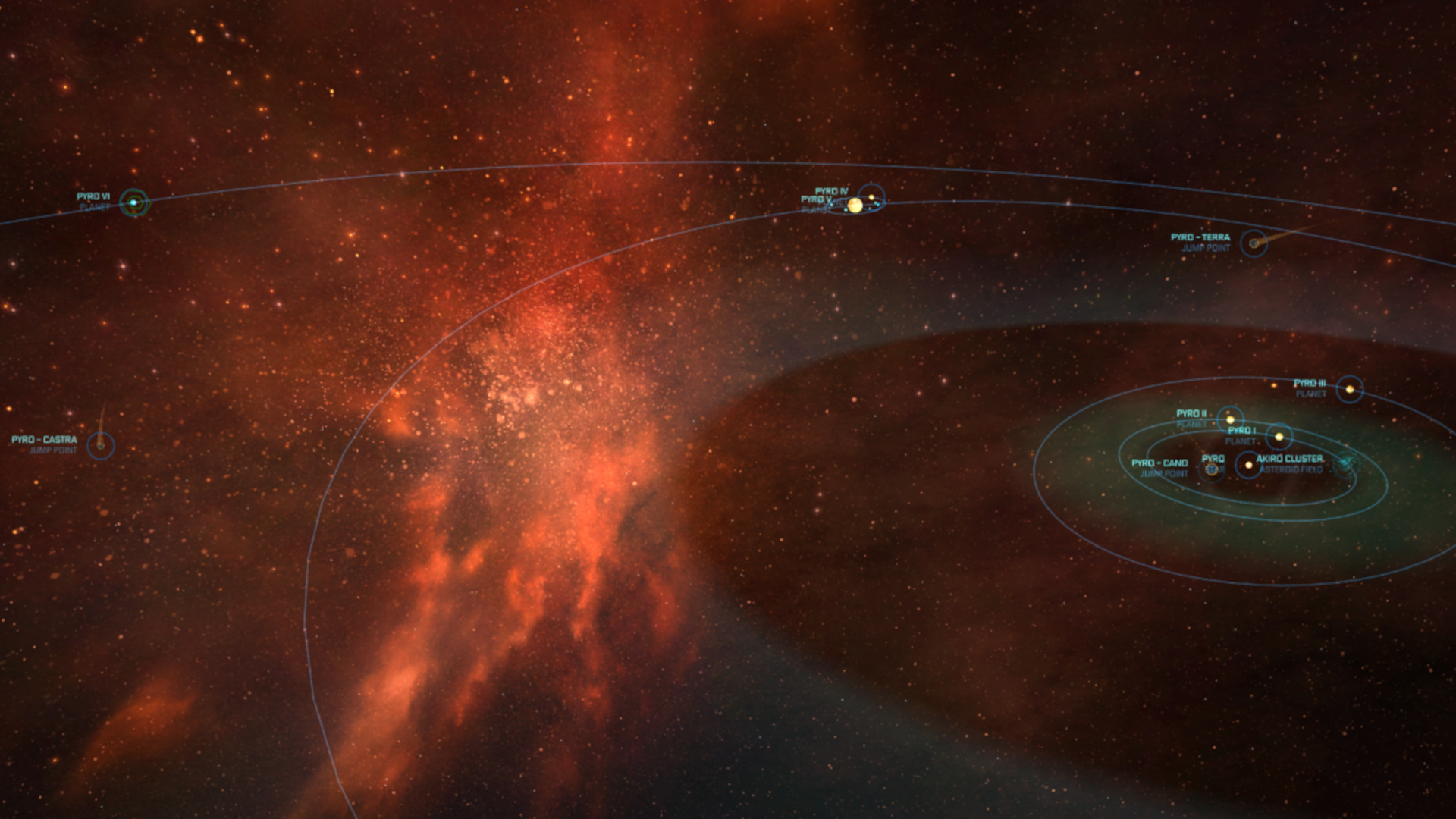
Task: Select the Pyro II planet marker
Action: pyautogui.click(x=1230, y=419)
